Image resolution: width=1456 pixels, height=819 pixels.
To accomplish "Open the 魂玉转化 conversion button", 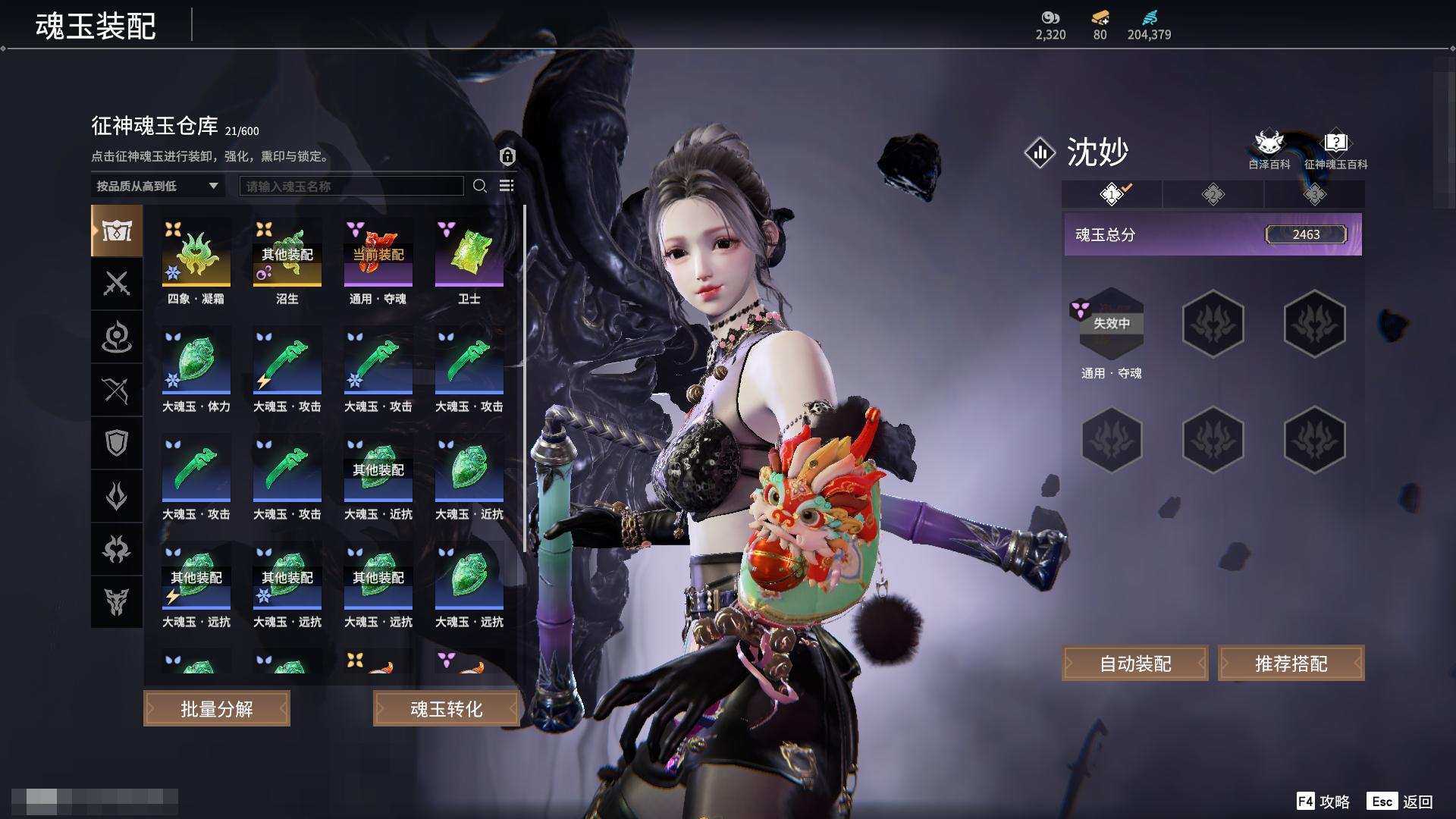I will tap(446, 708).
